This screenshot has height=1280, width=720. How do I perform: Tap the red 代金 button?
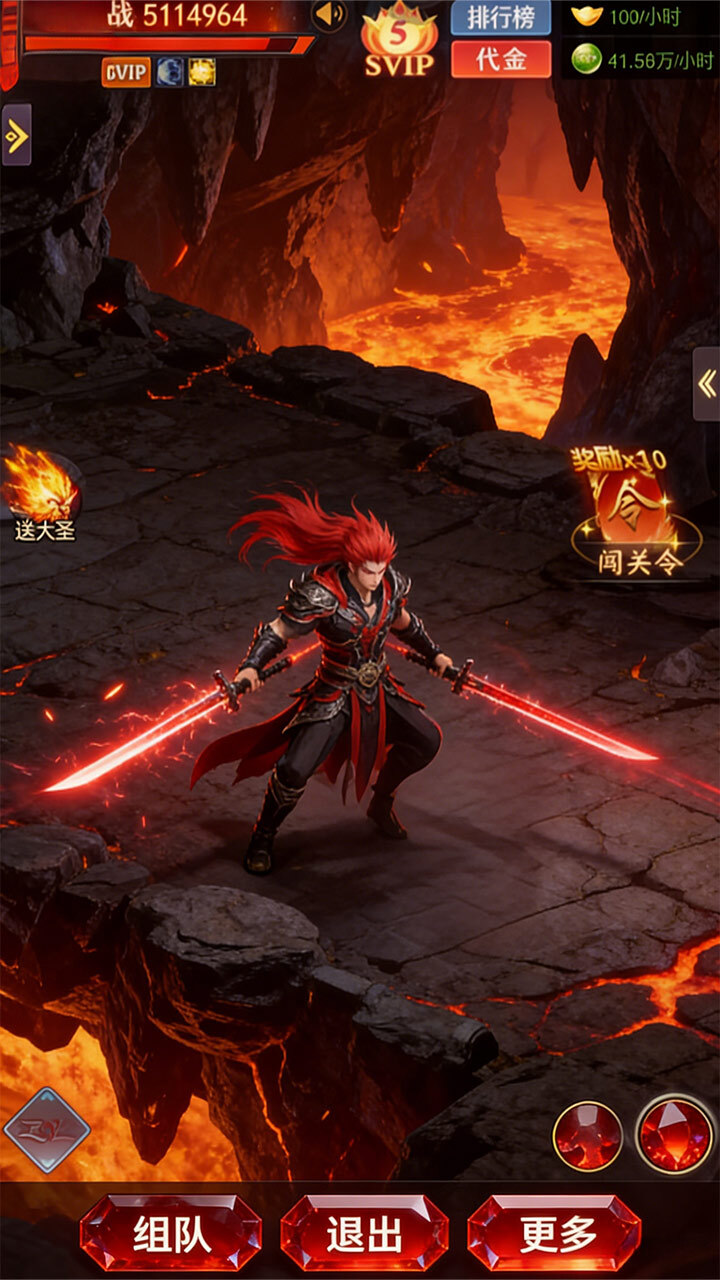tap(501, 59)
